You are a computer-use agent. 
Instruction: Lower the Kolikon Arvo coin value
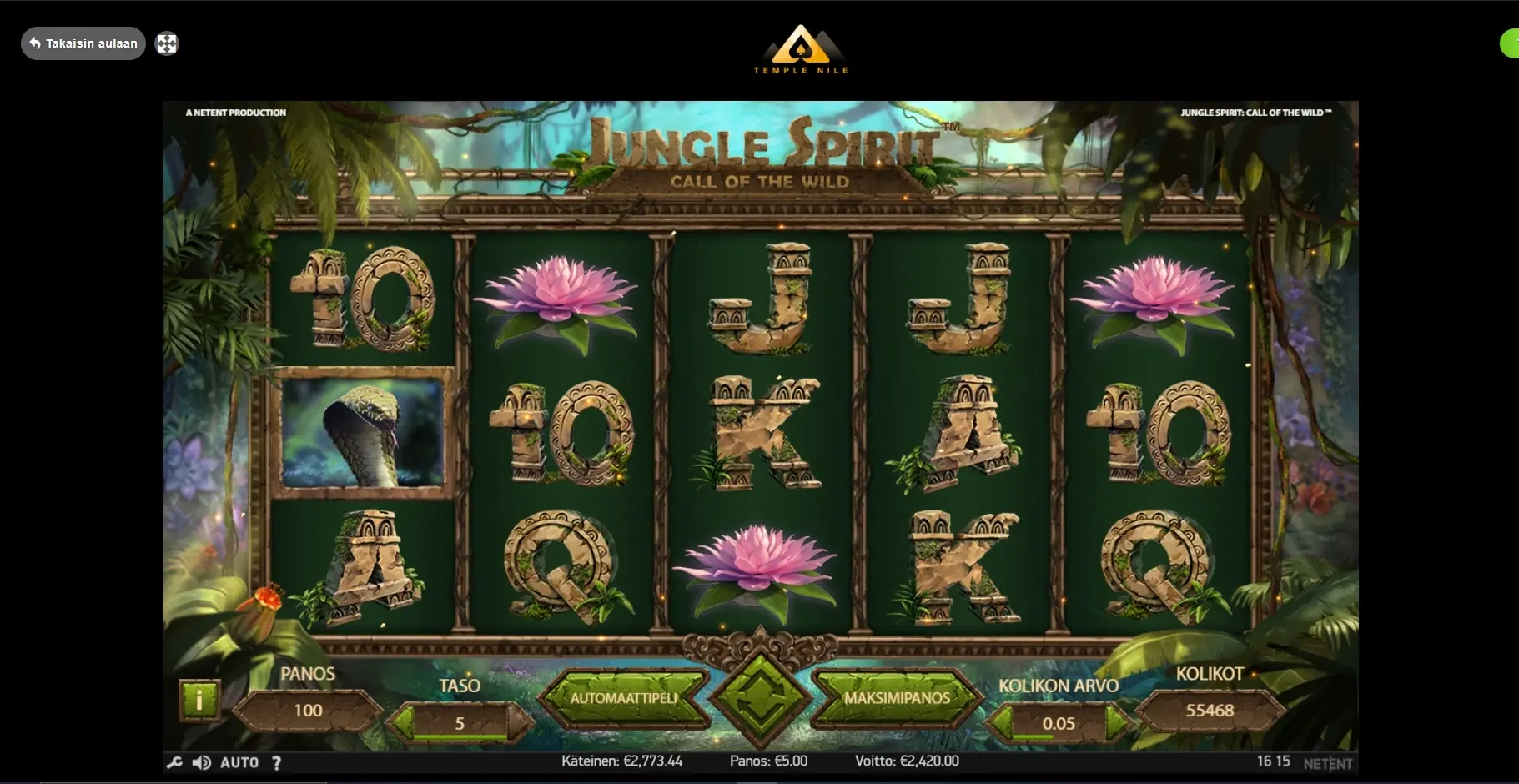point(999,723)
